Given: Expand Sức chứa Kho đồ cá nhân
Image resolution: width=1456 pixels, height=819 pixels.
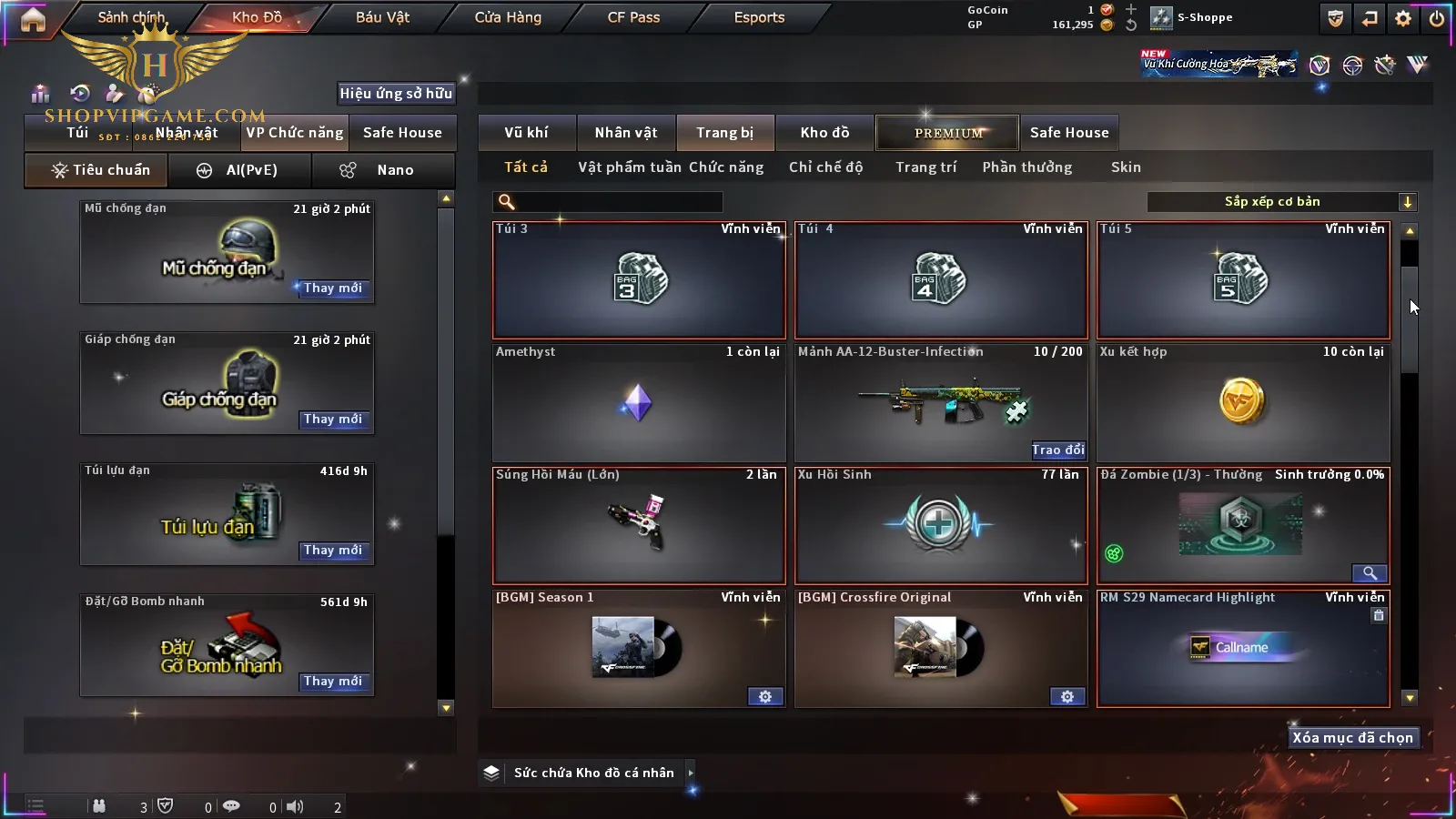Looking at the screenshot, I should 691,773.
